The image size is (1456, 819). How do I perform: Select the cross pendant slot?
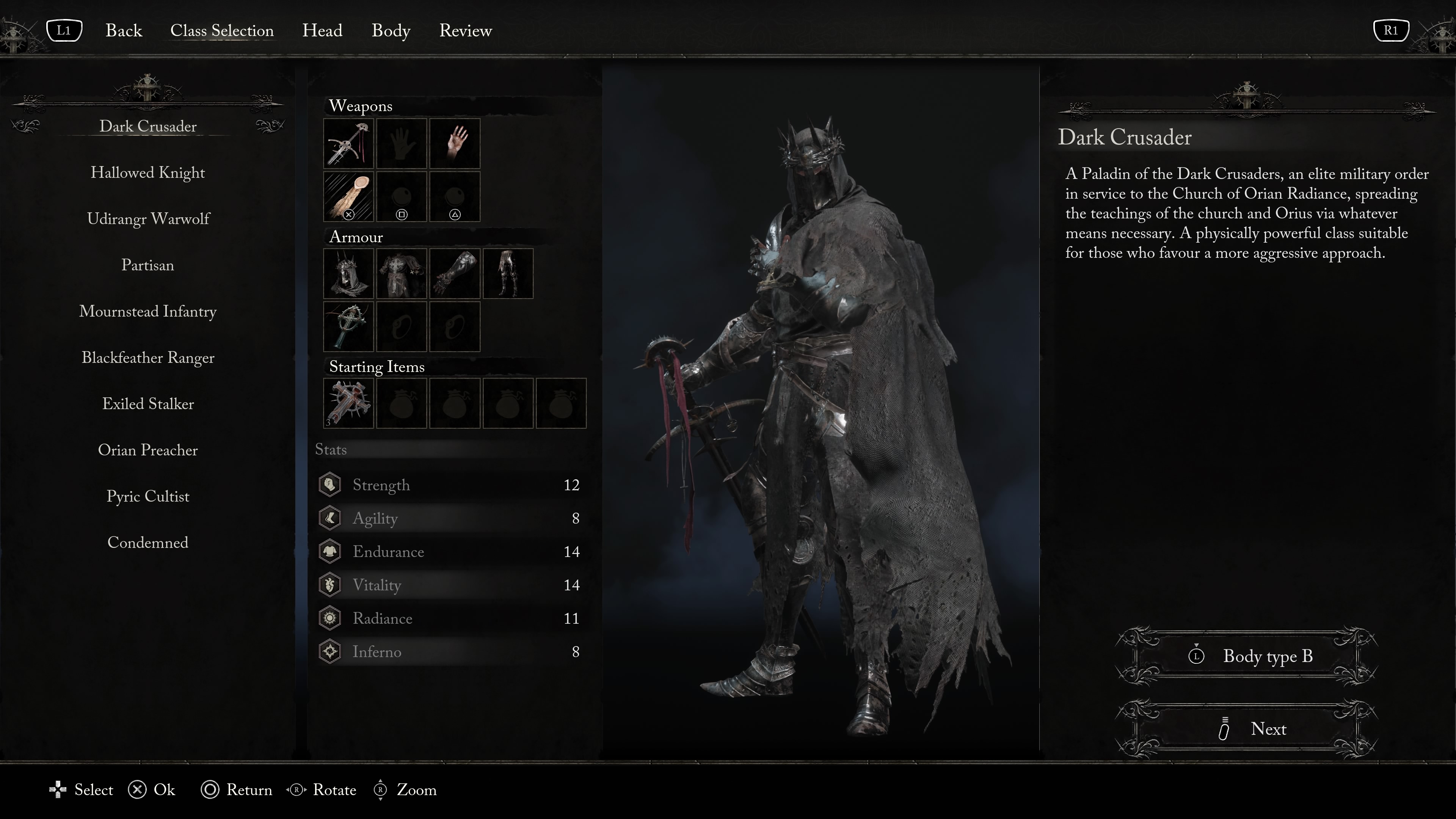pos(348,327)
